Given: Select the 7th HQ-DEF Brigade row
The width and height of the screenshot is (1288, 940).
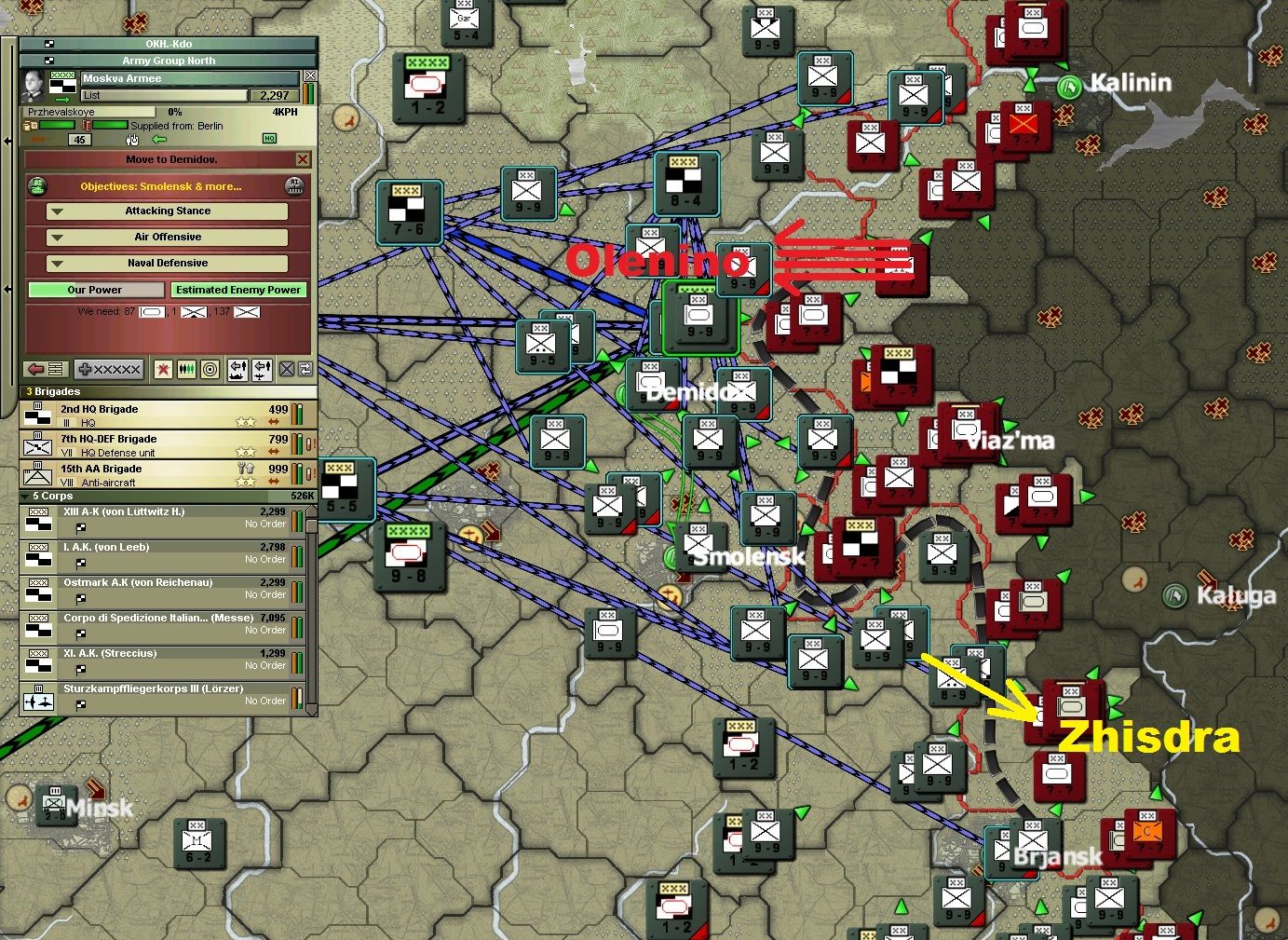Looking at the screenshot, I should 158,445.
